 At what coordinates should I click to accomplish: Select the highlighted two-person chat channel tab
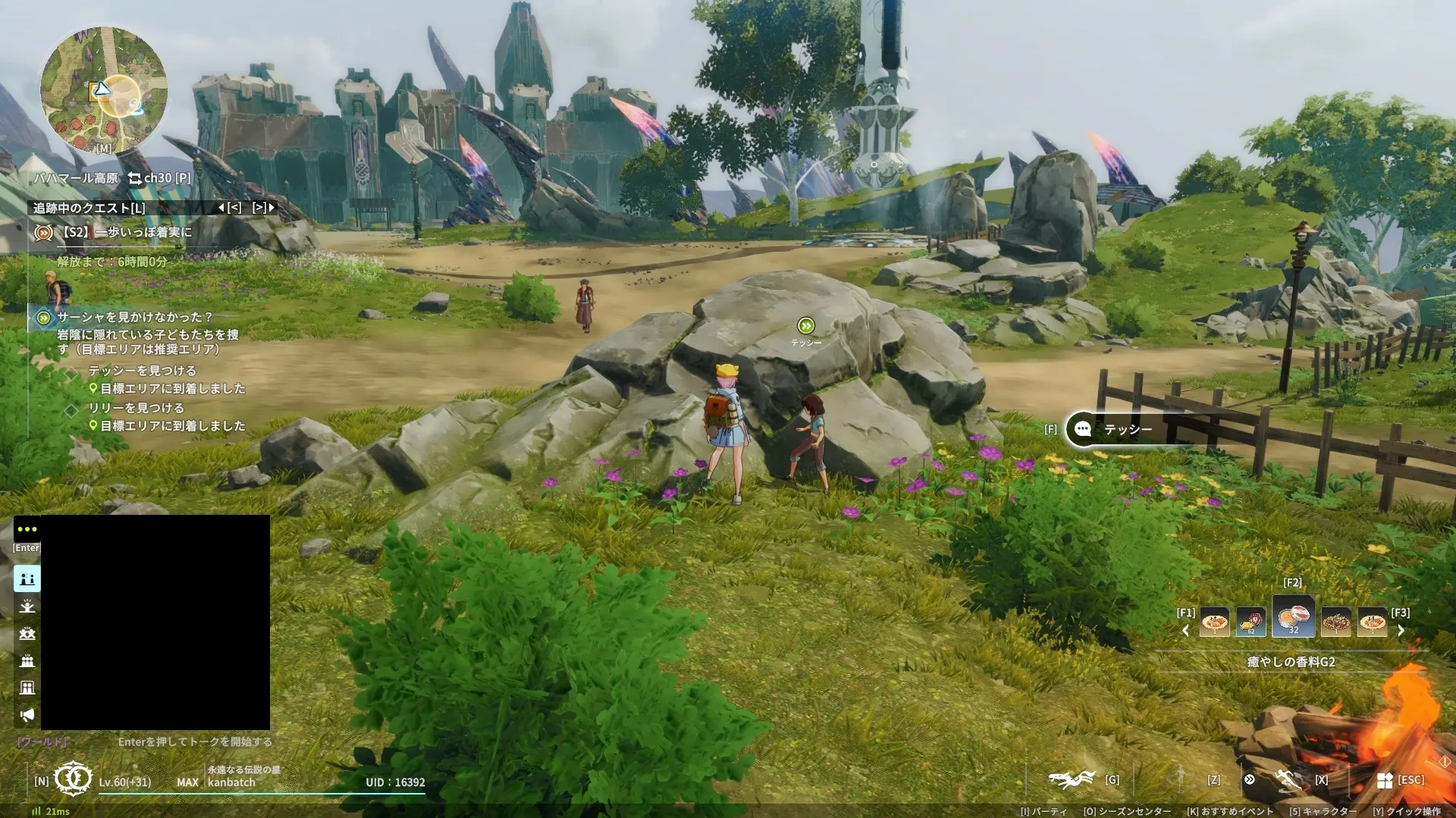pyautogui.click(x=27, y=578)
